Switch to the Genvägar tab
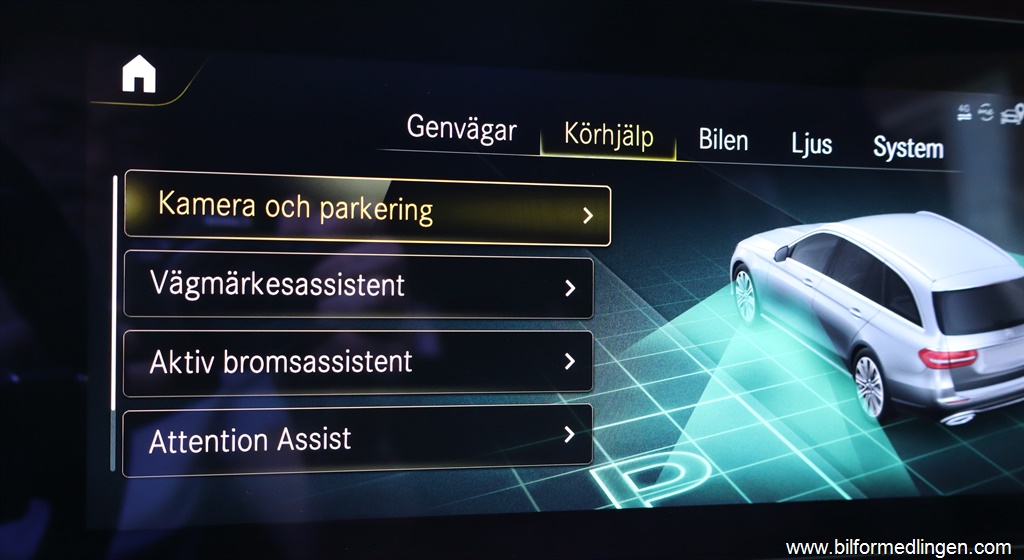Image resolution: width=1024 pixels, height=560 pixels. pos(461,129)
